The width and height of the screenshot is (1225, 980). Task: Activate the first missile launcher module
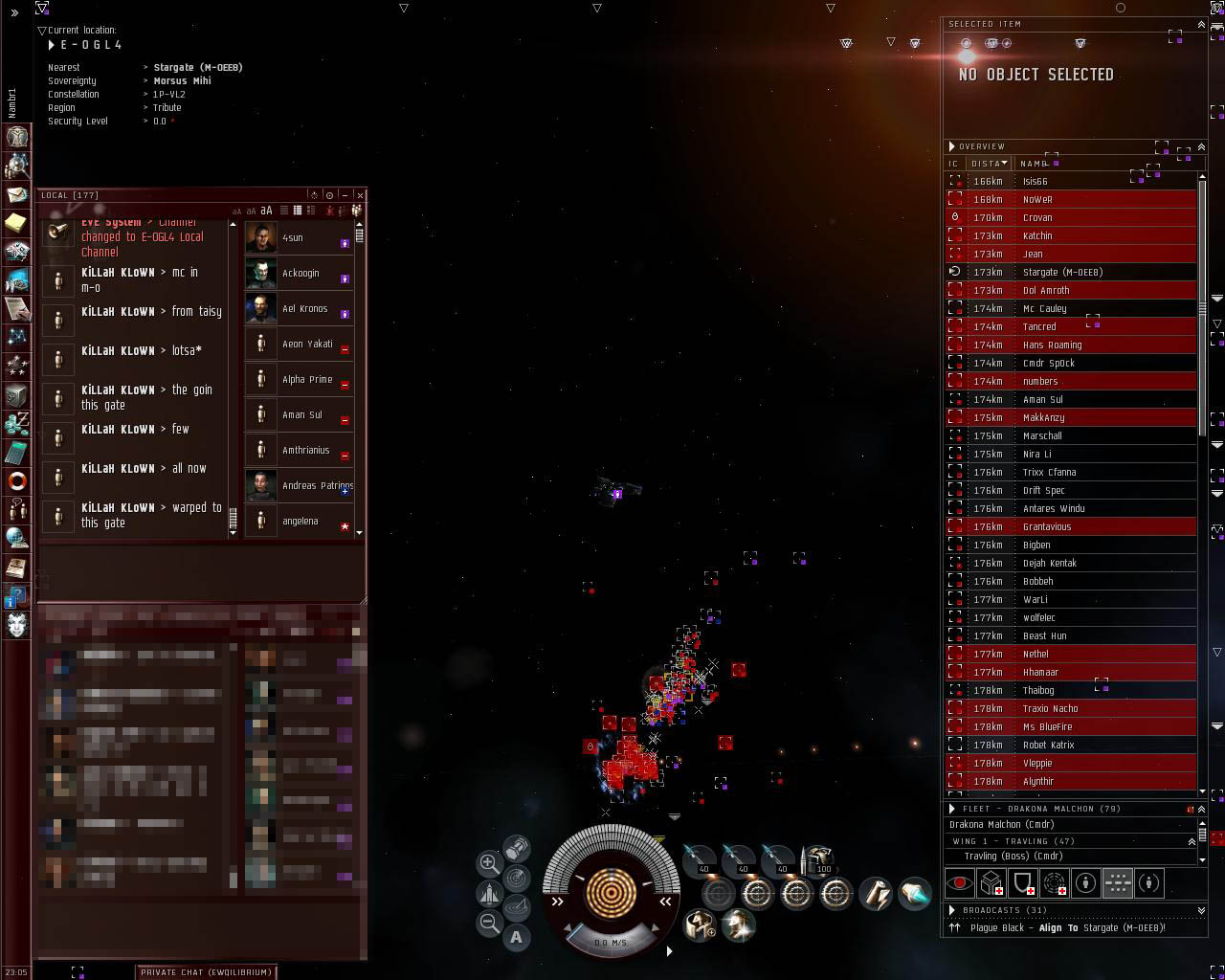701,858
